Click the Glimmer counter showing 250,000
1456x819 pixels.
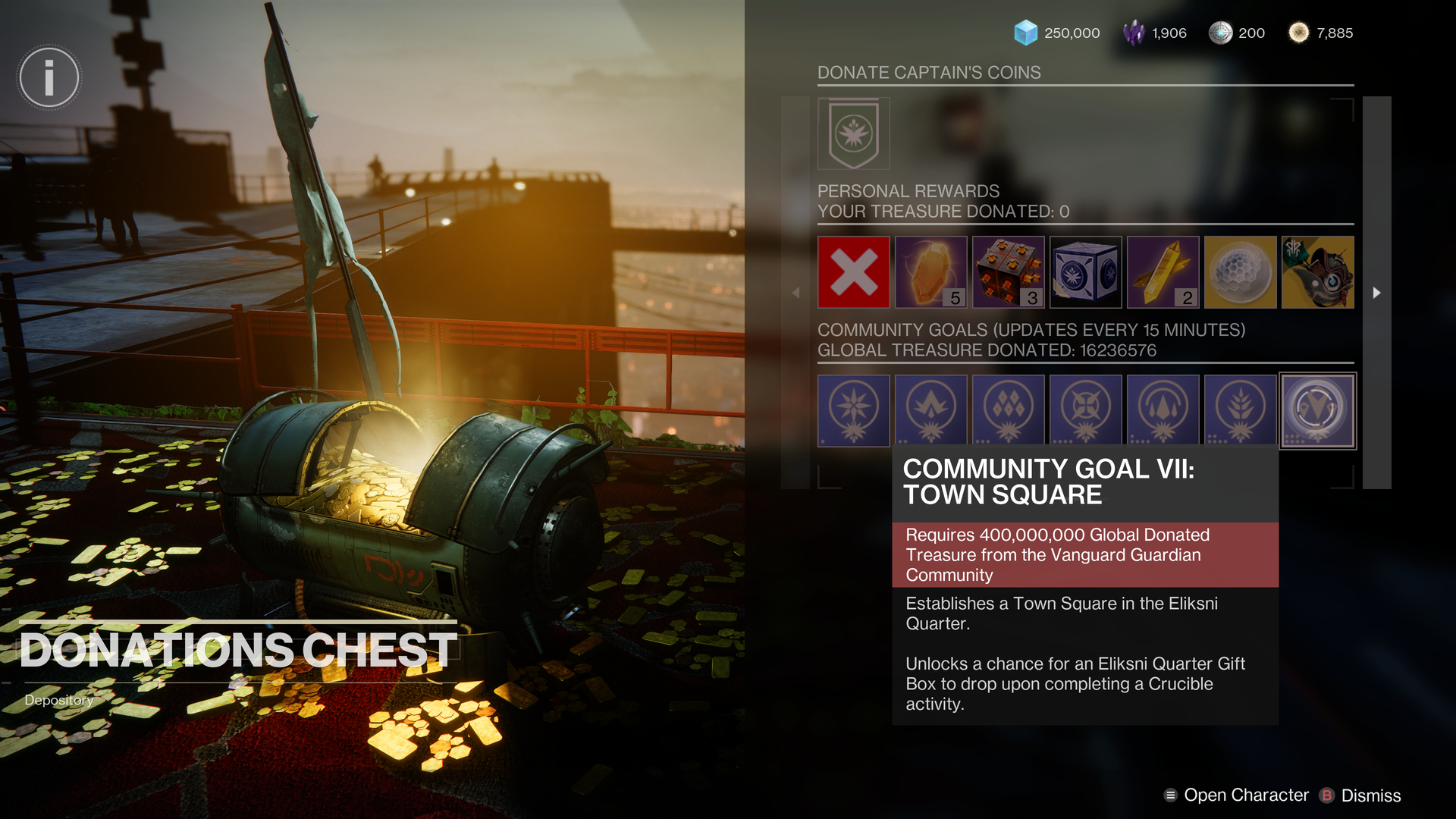(x=1061, y=33)
